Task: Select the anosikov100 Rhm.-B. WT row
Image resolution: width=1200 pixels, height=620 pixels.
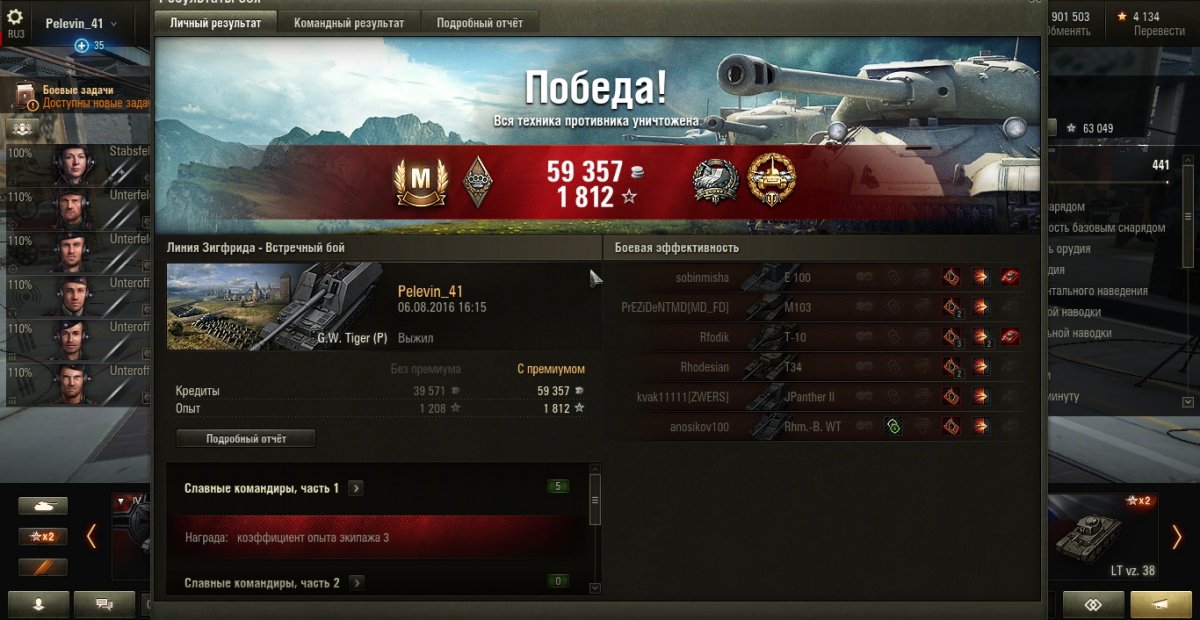Action: 815,427
